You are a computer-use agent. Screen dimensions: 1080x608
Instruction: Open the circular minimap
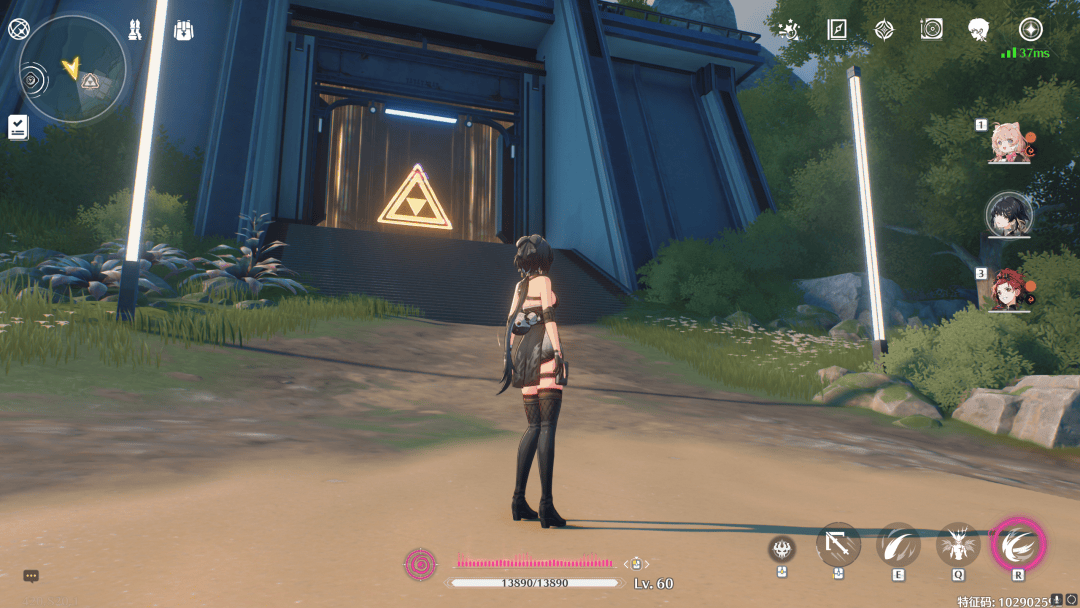pos(73,68)
